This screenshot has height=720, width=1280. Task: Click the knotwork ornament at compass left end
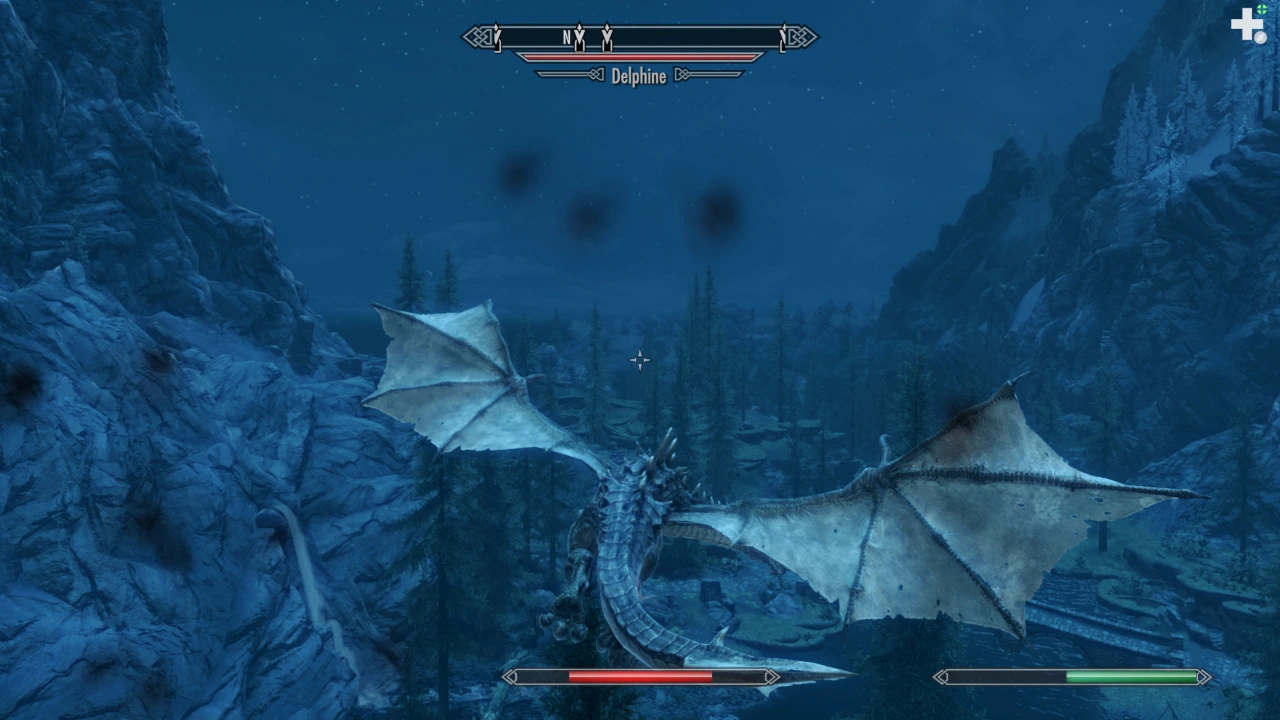pos(477,36)
